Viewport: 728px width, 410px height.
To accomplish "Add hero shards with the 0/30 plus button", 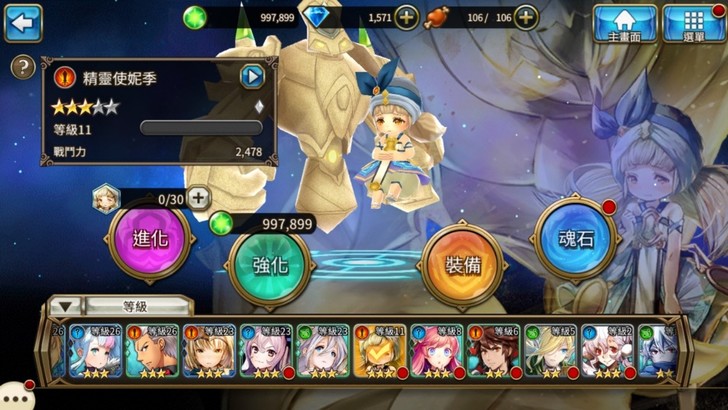I will pyautogui.click(x=198, y=198).
